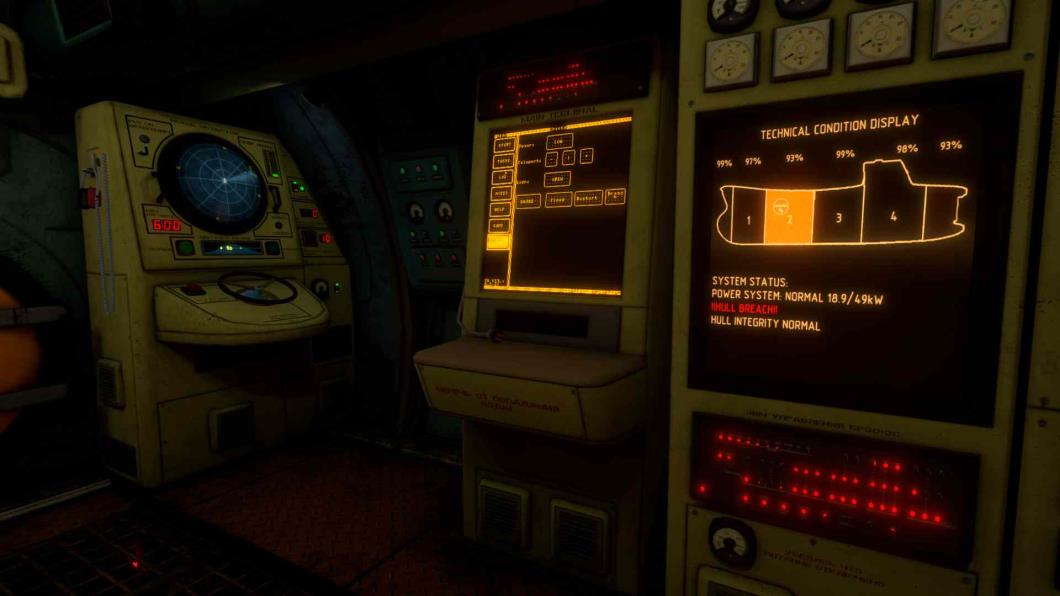1060x596 pixels.
Task: Increase the terminal value with plus button
Action: pos(586,155)
